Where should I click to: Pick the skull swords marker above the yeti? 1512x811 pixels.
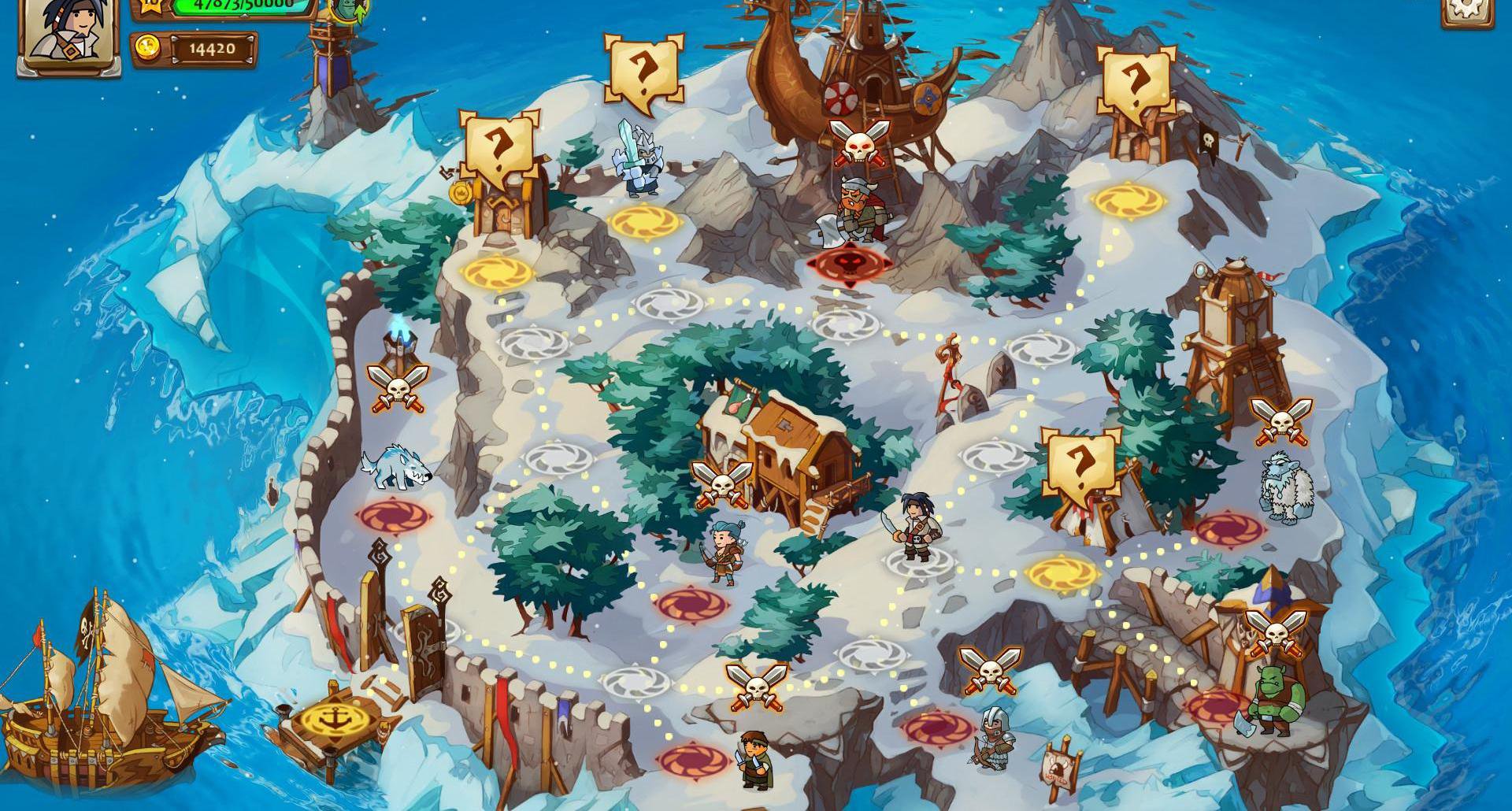(x=1280, y=420)
